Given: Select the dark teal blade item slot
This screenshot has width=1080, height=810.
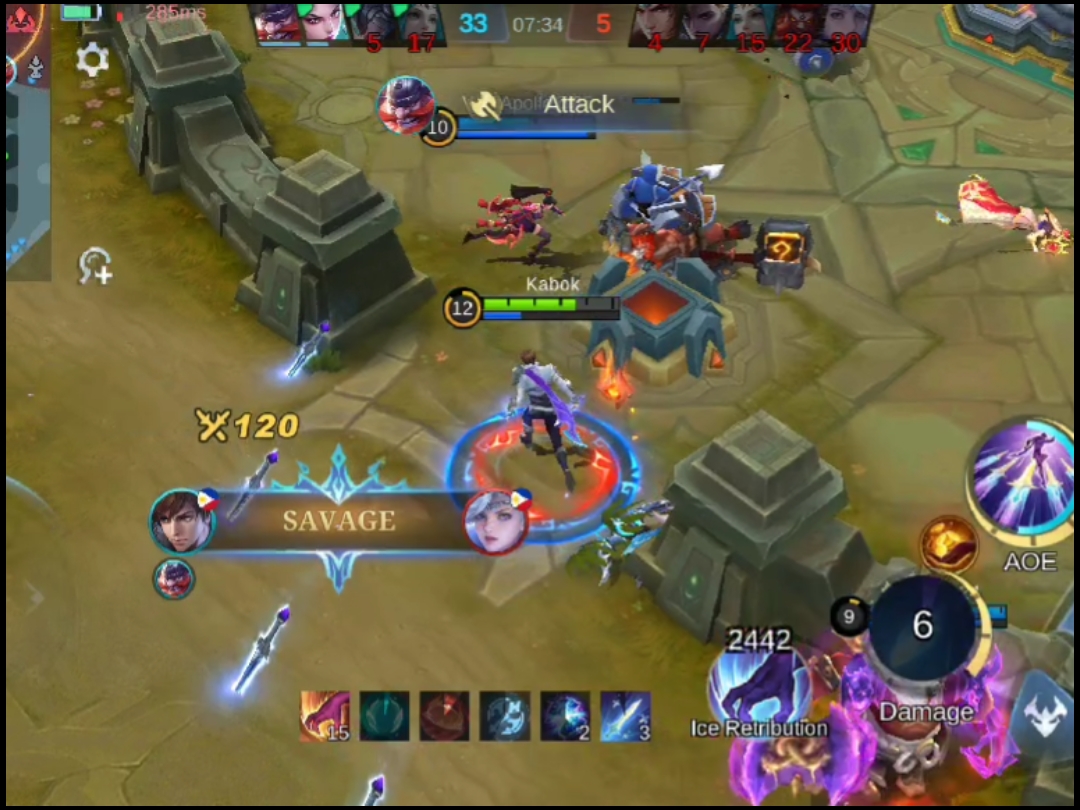Looking at the screenshot, I should click(x=385, y=716).
